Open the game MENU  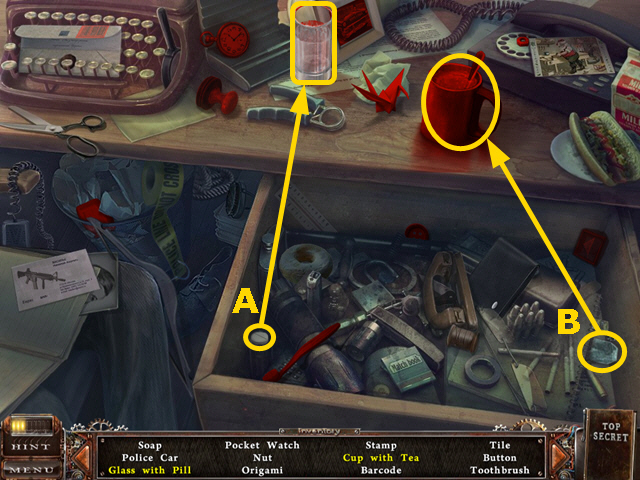coord(28,467)
